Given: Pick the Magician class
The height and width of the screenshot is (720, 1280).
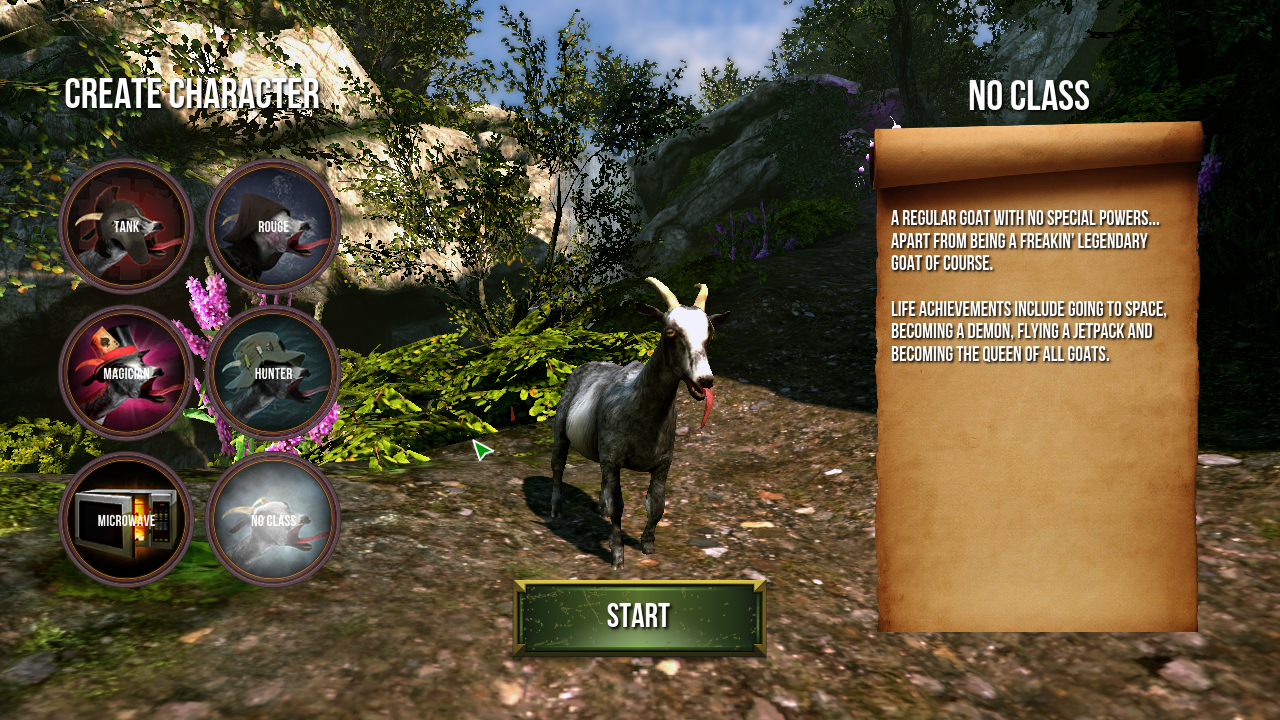Looking at the screenshot, I should pyautogui.click(x=126, y=373).
